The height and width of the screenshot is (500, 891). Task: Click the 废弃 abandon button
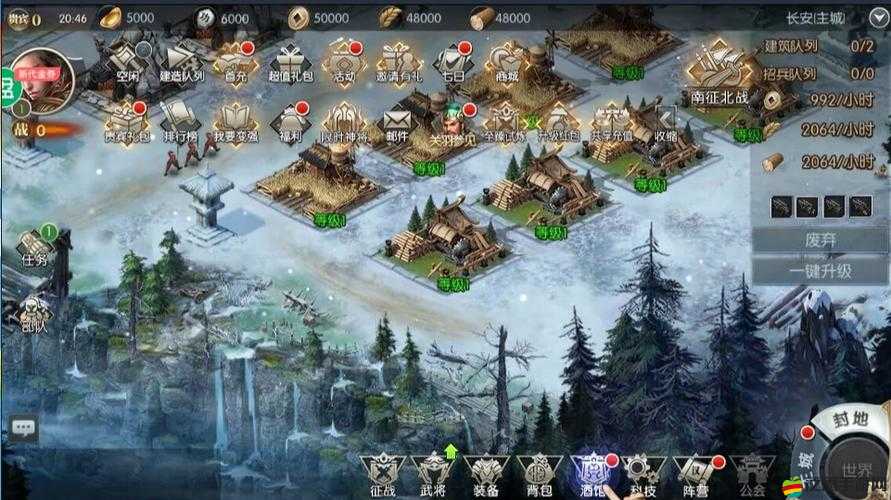pyautogui.click(x=819, y=241)
